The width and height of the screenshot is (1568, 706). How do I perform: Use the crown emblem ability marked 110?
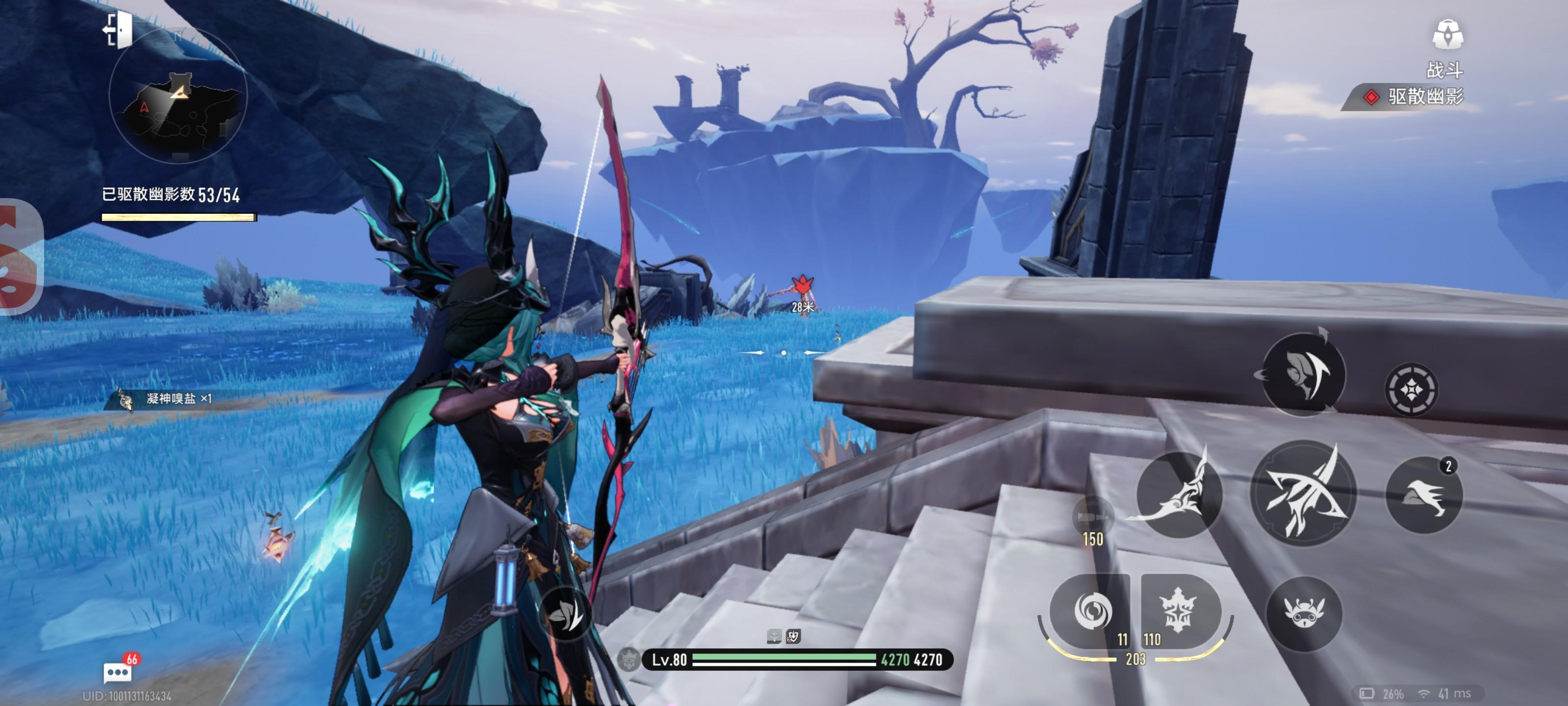click(x=1178, y=611)
